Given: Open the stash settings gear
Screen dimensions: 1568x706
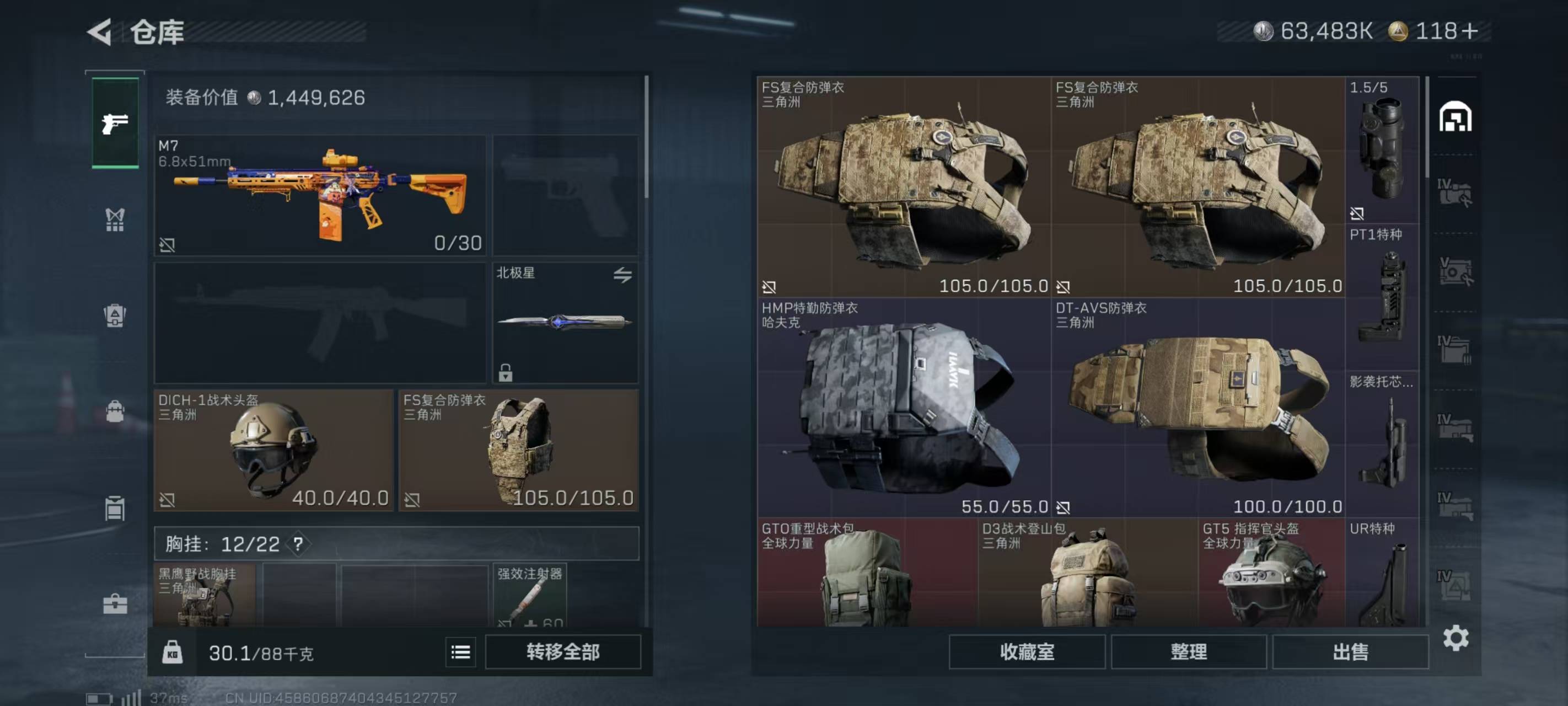Looking at the screenshot, I should (1456, 638).
